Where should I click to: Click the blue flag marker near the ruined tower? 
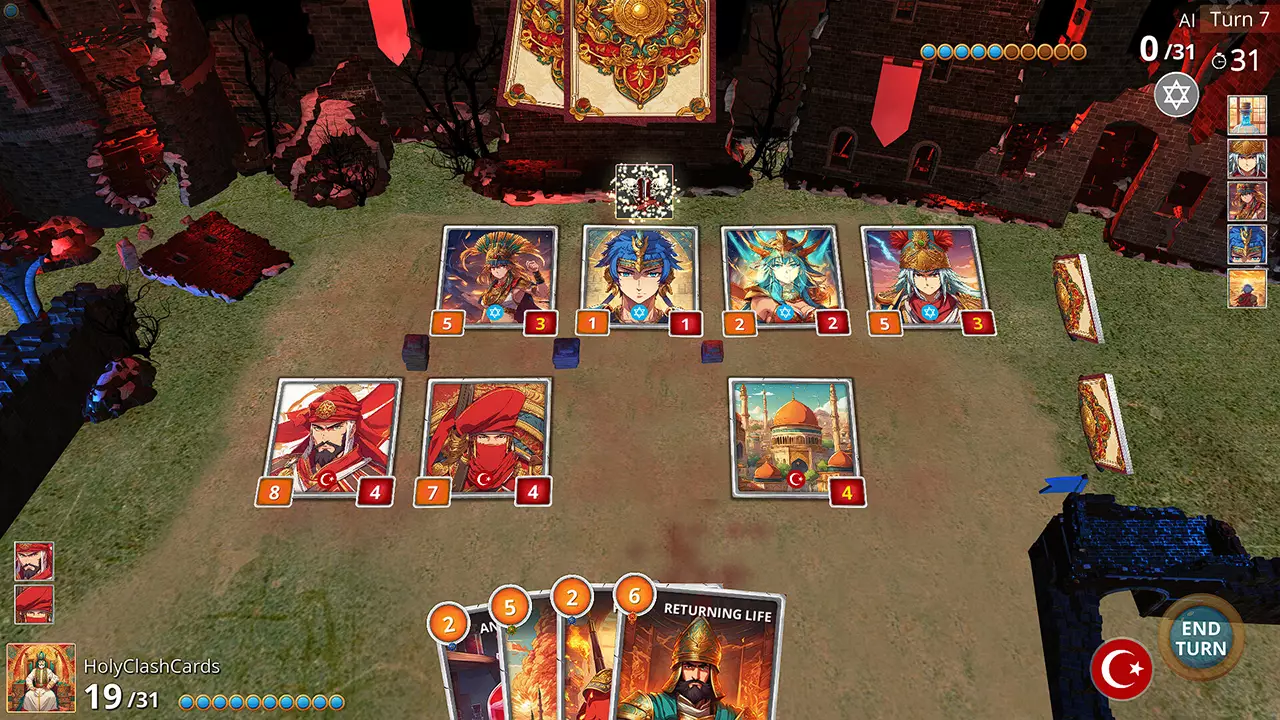click(1066, 484)
